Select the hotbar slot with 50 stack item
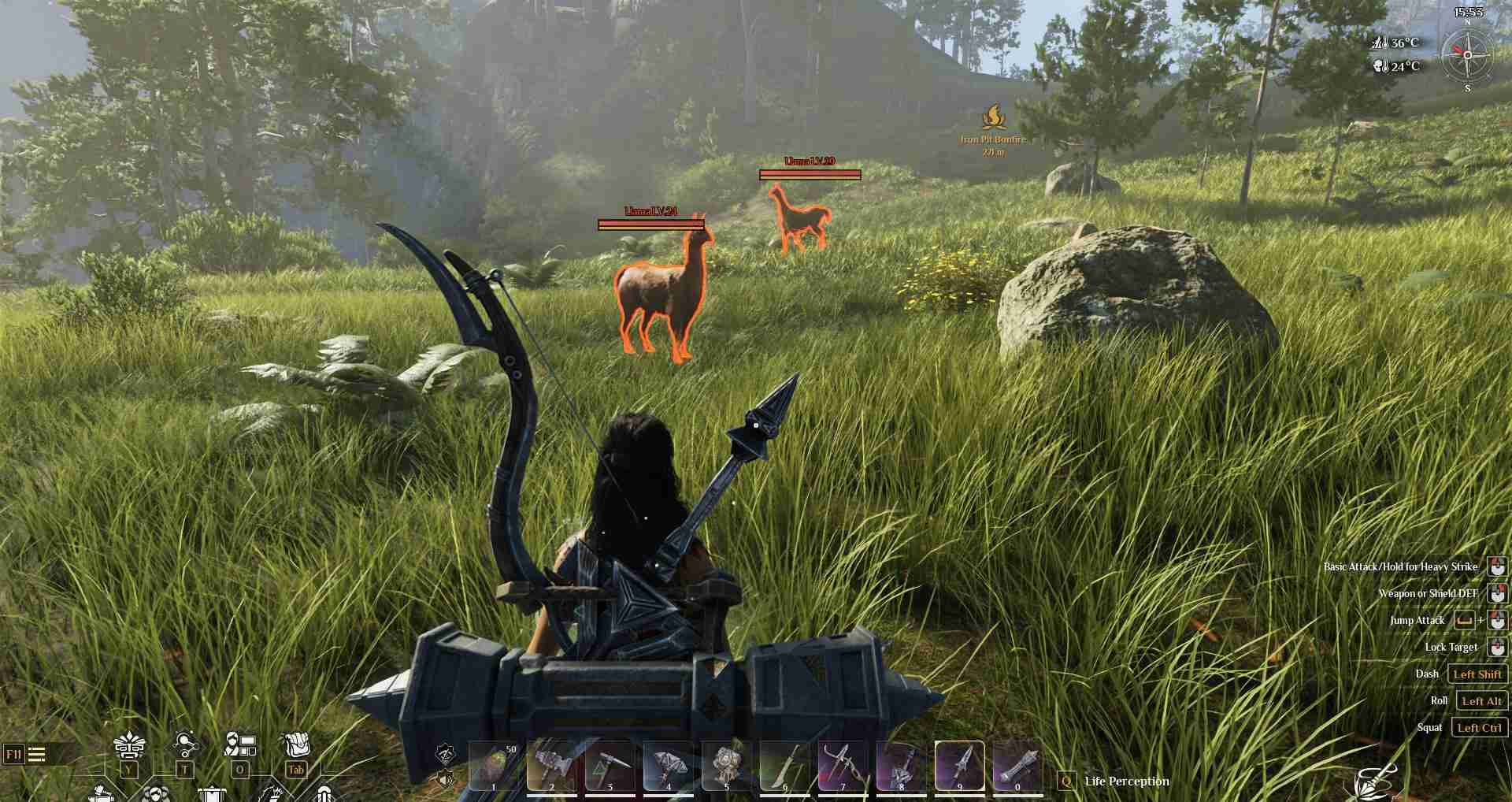 494,765
